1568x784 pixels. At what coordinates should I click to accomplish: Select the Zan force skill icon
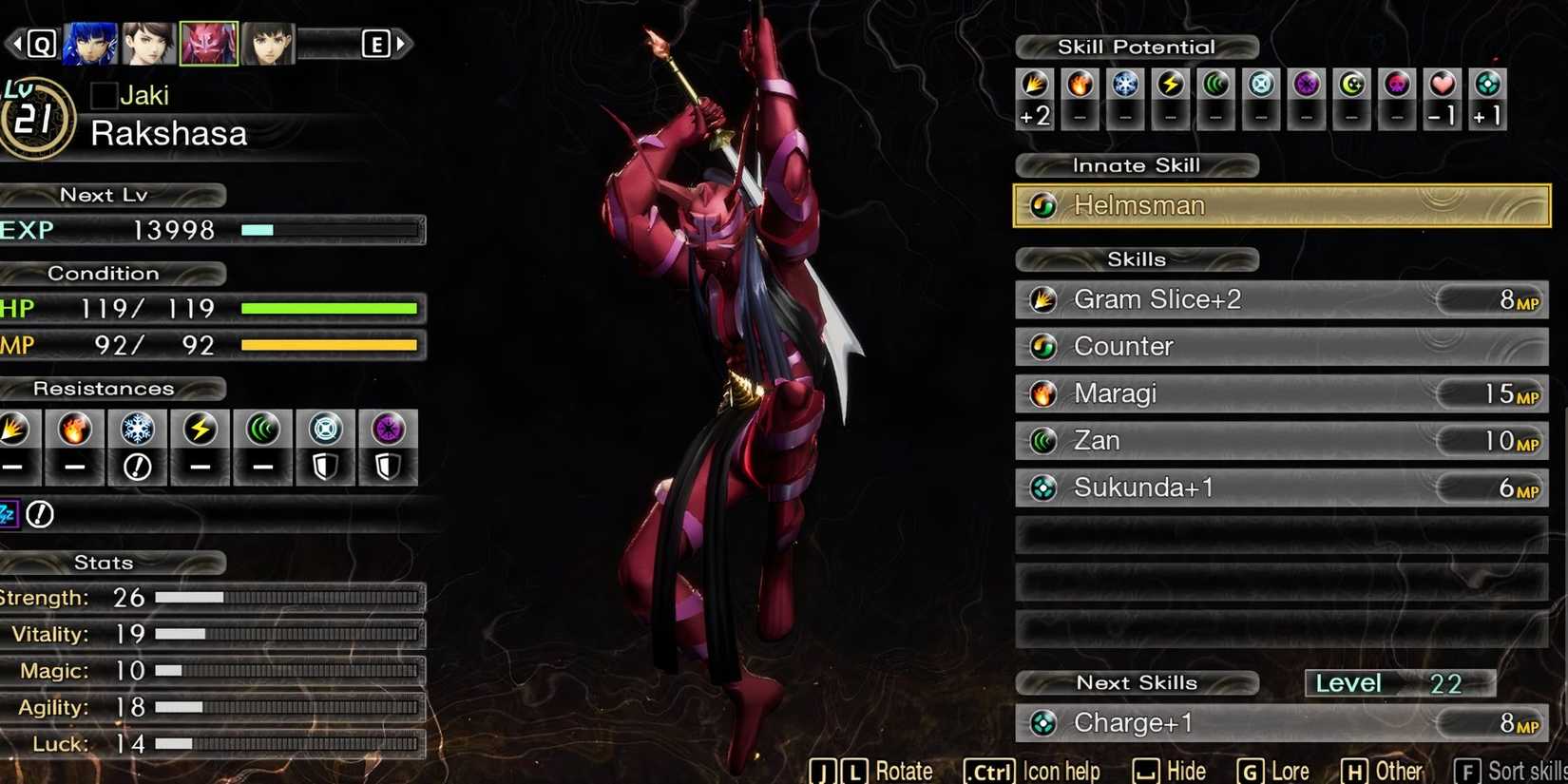(x=1042, y=440)
